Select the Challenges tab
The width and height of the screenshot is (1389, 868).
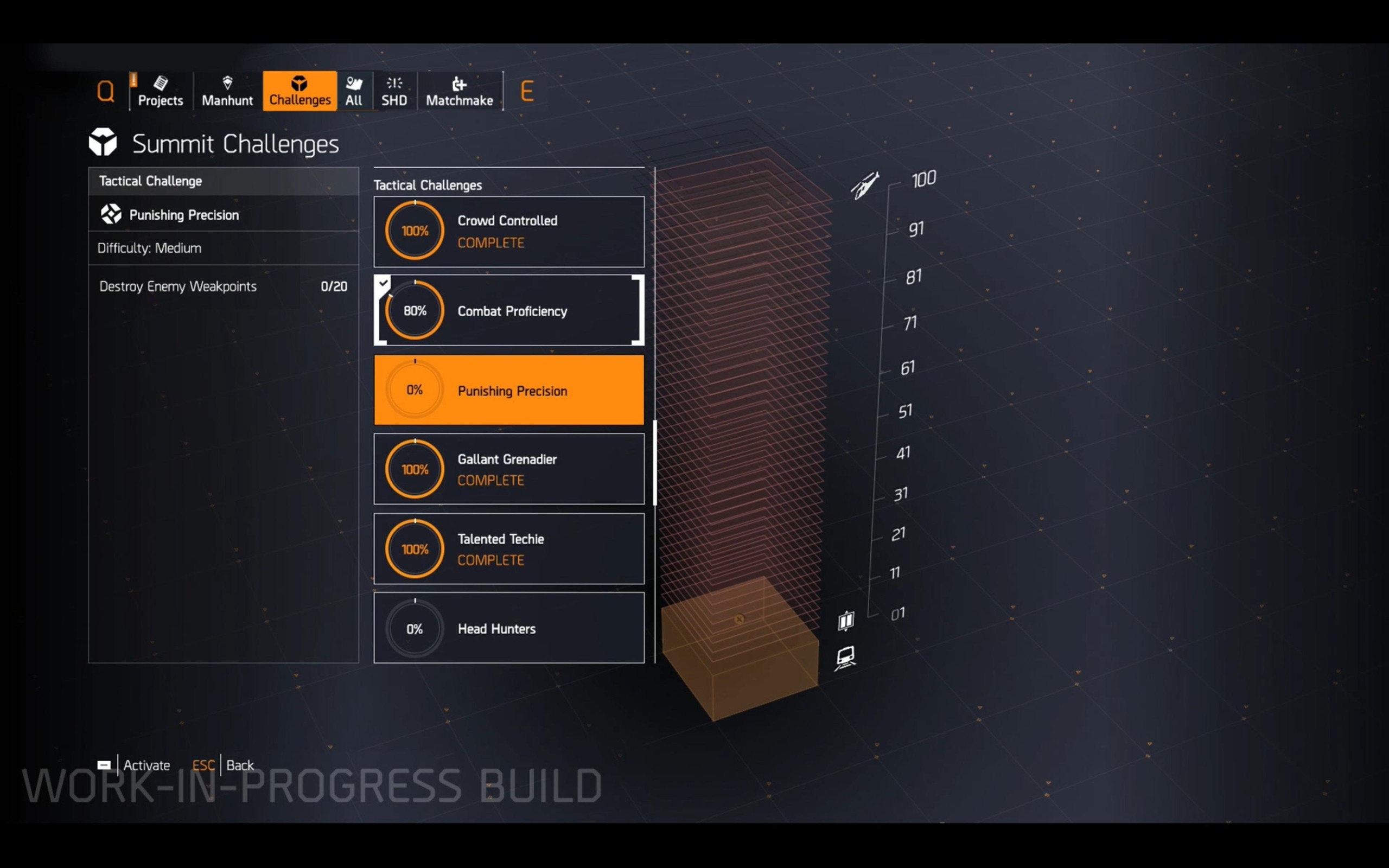(300, 91)
